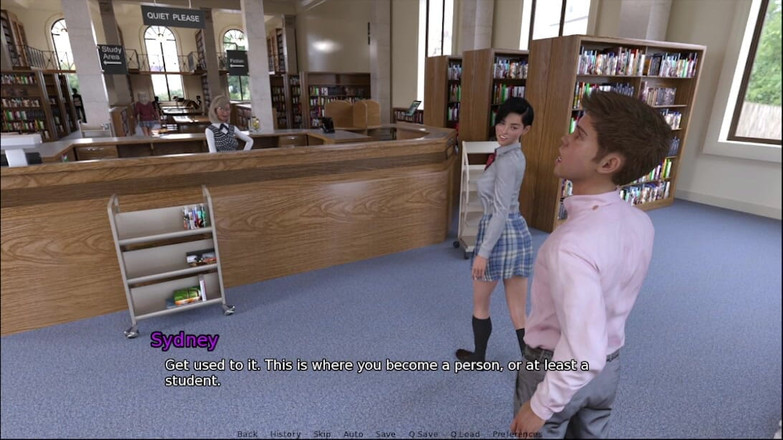The height and width of the screenshot is (440, 783).
Task: Turn on Auto-advance mode
Action: pyautogui.click(x=353, y=434)
